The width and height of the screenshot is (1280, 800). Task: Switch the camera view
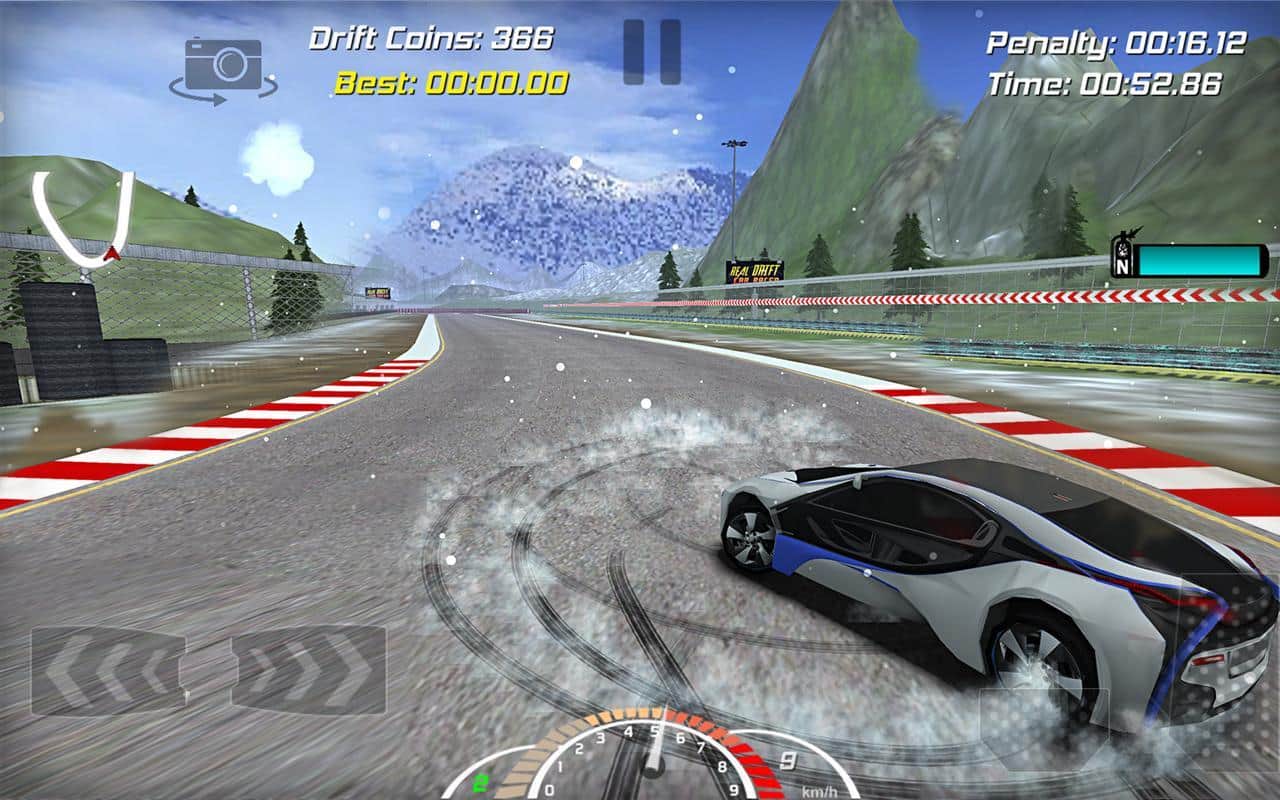pyautogui.click(x=223, y=70)
